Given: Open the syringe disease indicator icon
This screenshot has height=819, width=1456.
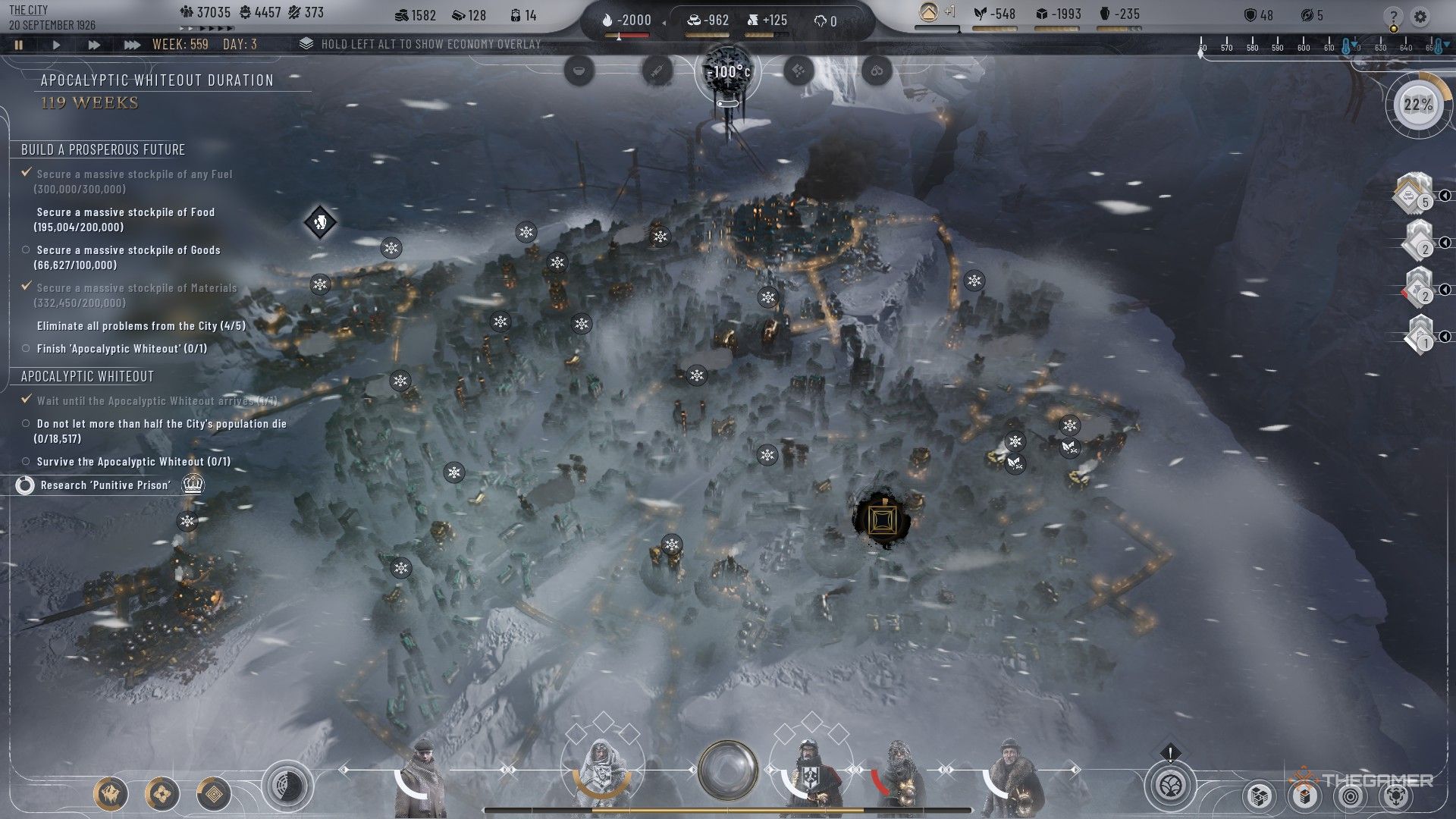Looking at the screenshot, I should pyautogui.click(x=657, y=71).
